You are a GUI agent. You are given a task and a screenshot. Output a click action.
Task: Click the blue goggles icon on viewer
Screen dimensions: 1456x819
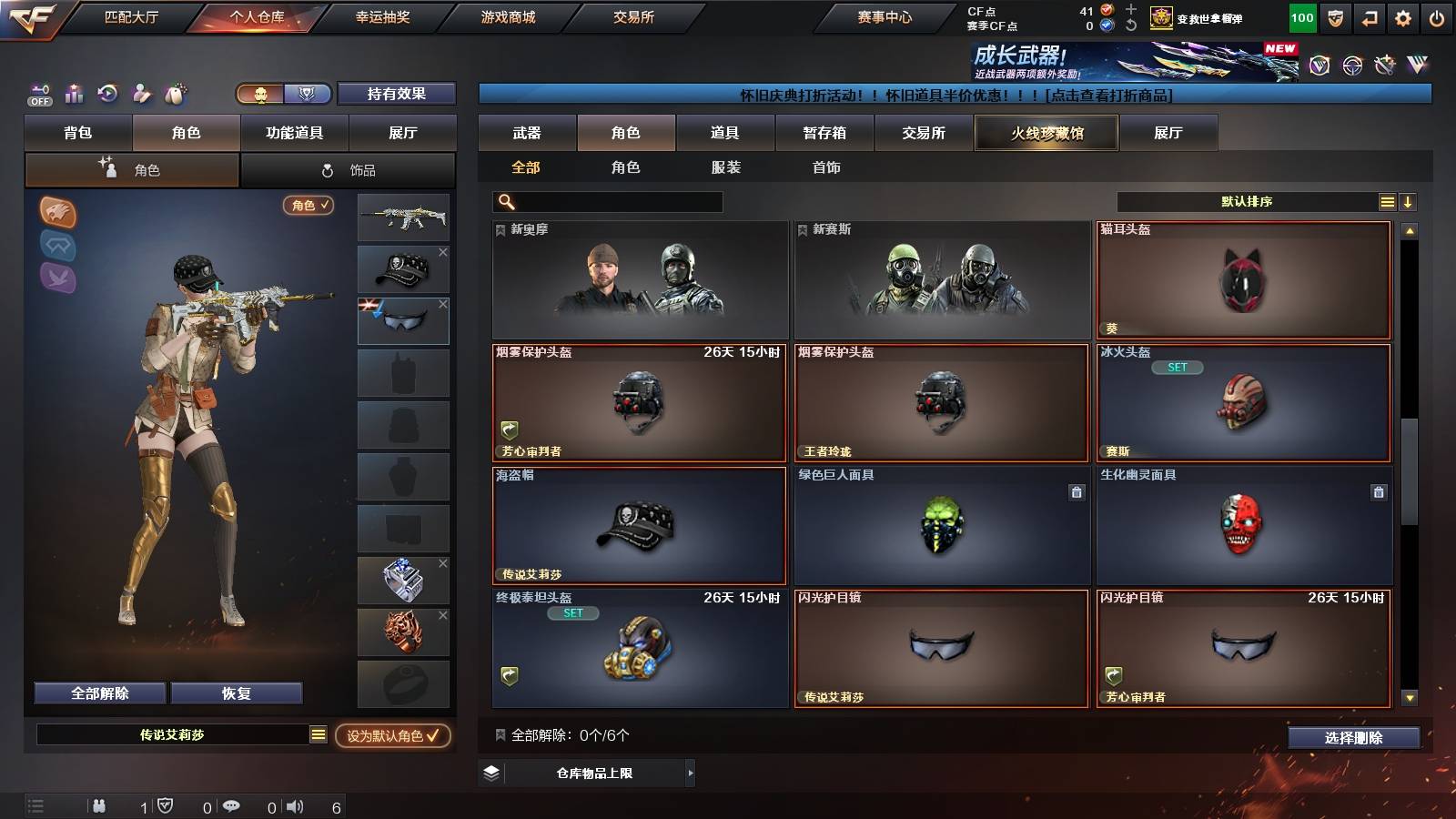(x=57, y=244)
